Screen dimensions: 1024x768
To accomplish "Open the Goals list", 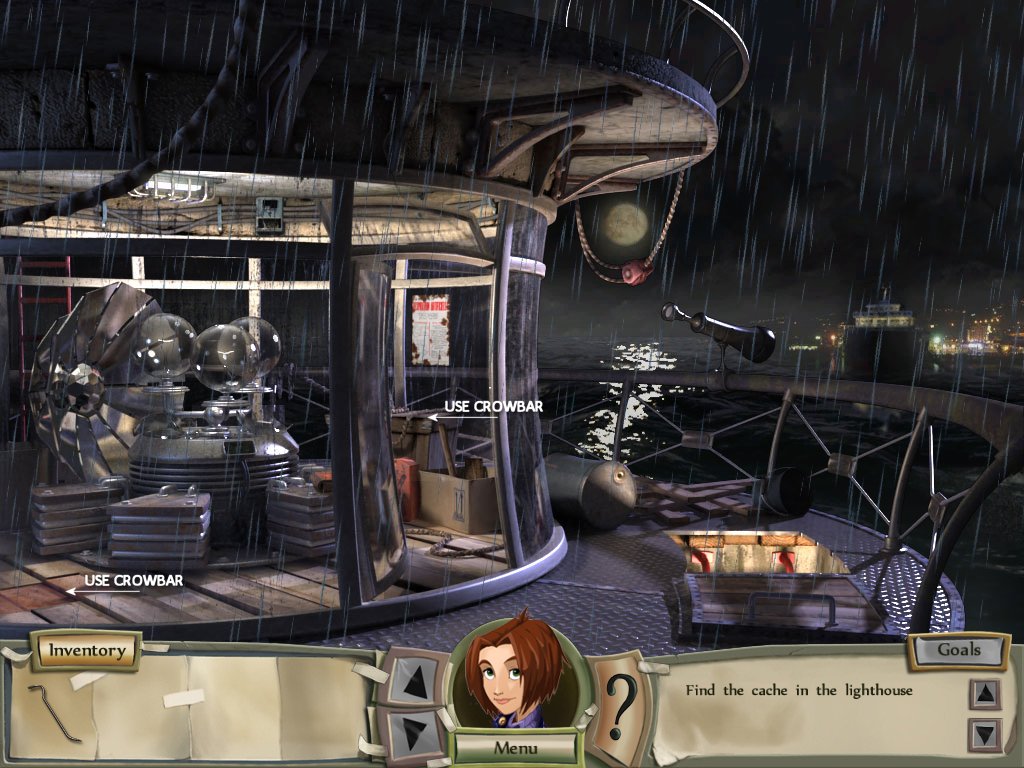I will (x=958, y=650).
